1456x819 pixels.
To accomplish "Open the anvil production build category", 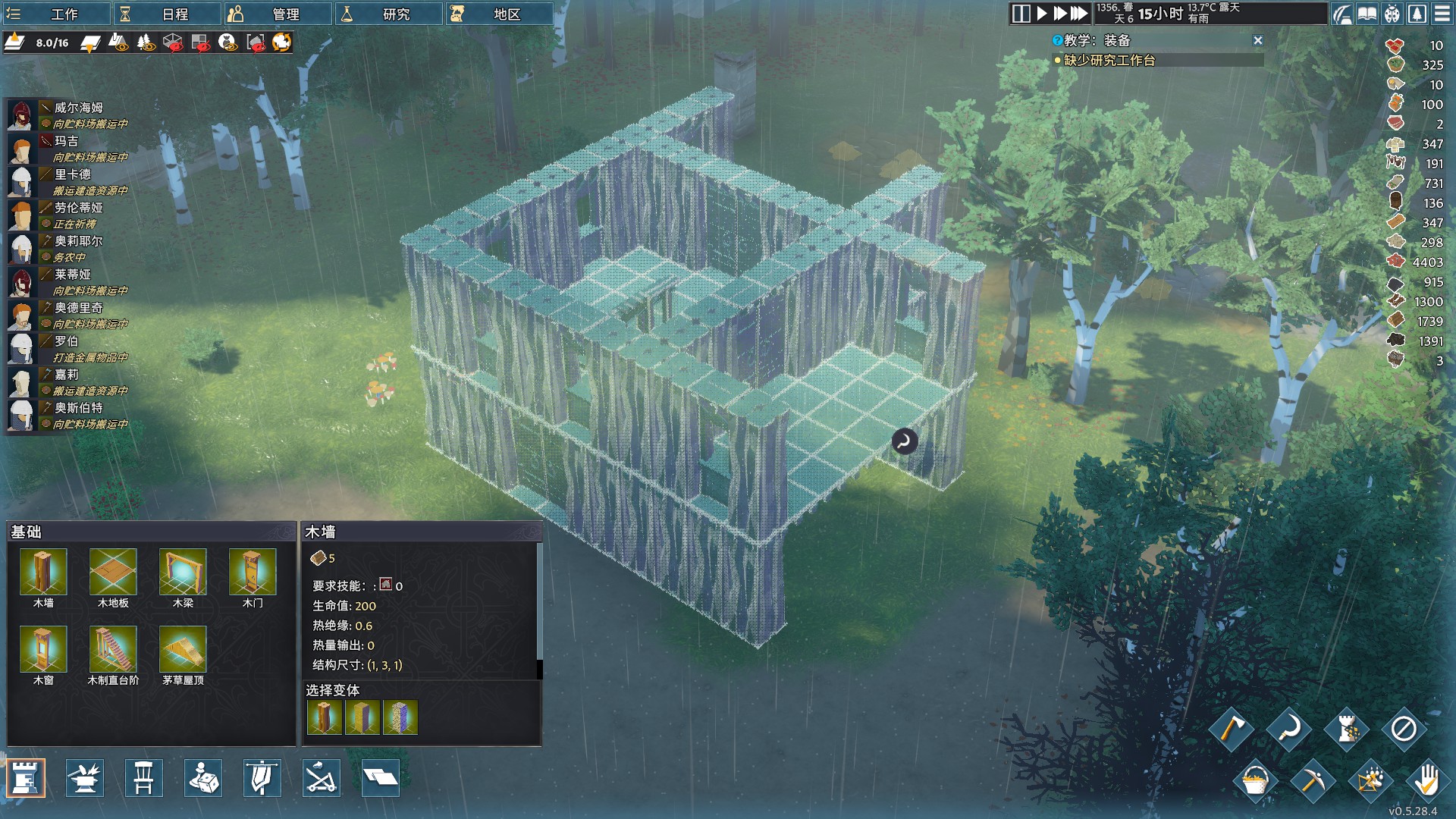I will tap(85, 779).
